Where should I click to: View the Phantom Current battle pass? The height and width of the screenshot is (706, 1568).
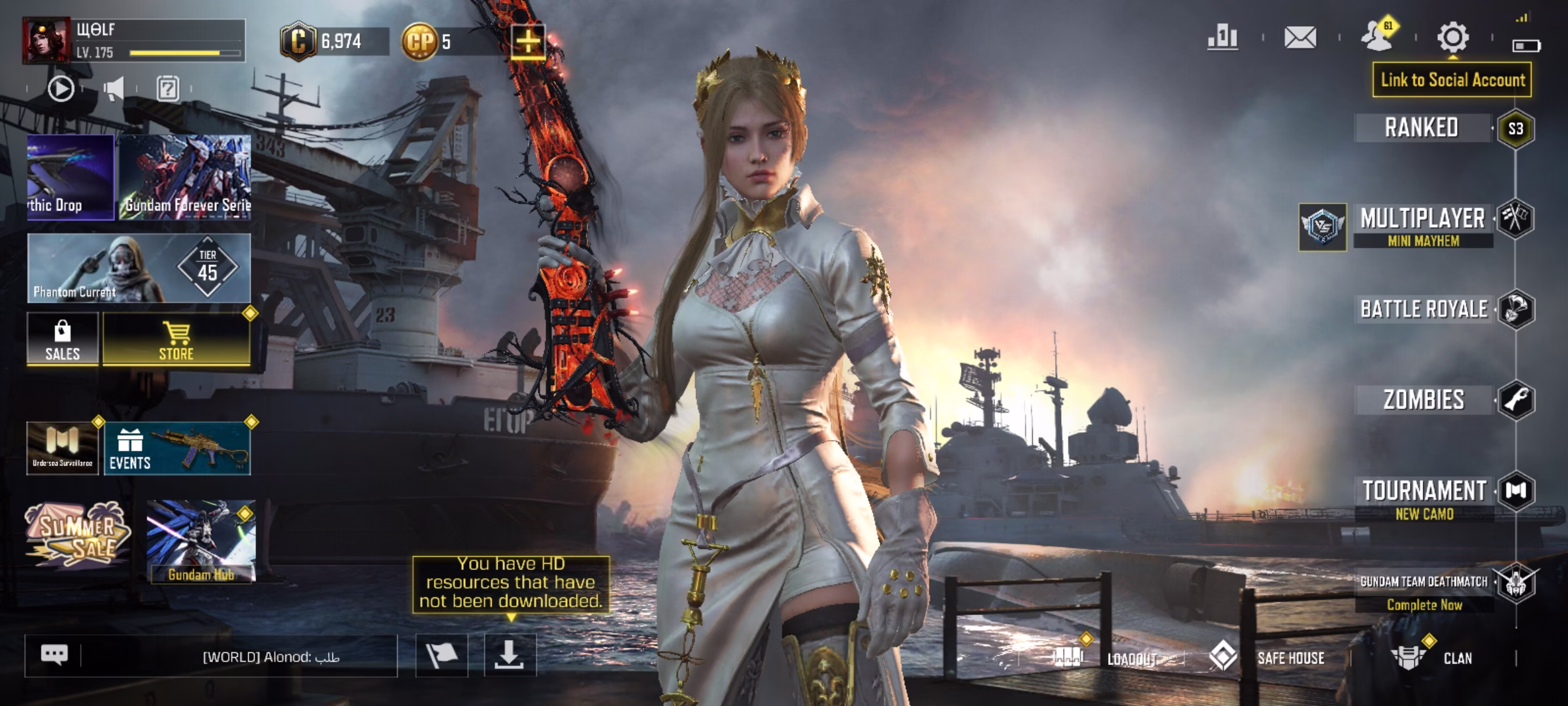point(139,268)
